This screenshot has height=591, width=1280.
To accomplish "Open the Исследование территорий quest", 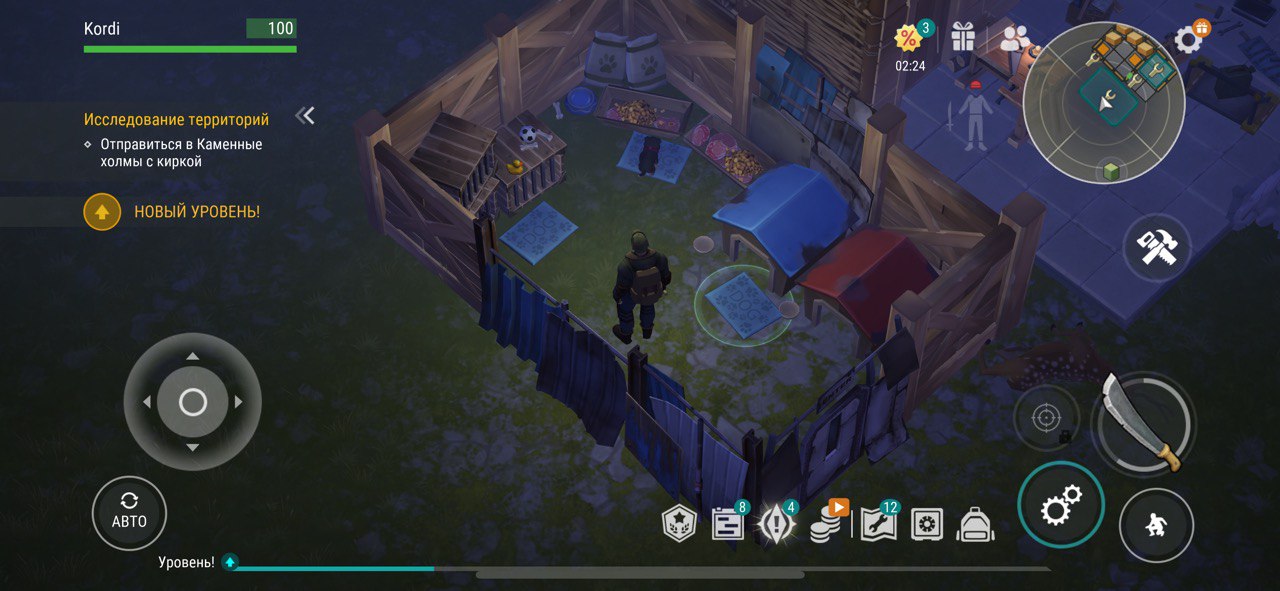I will (176, 119).
